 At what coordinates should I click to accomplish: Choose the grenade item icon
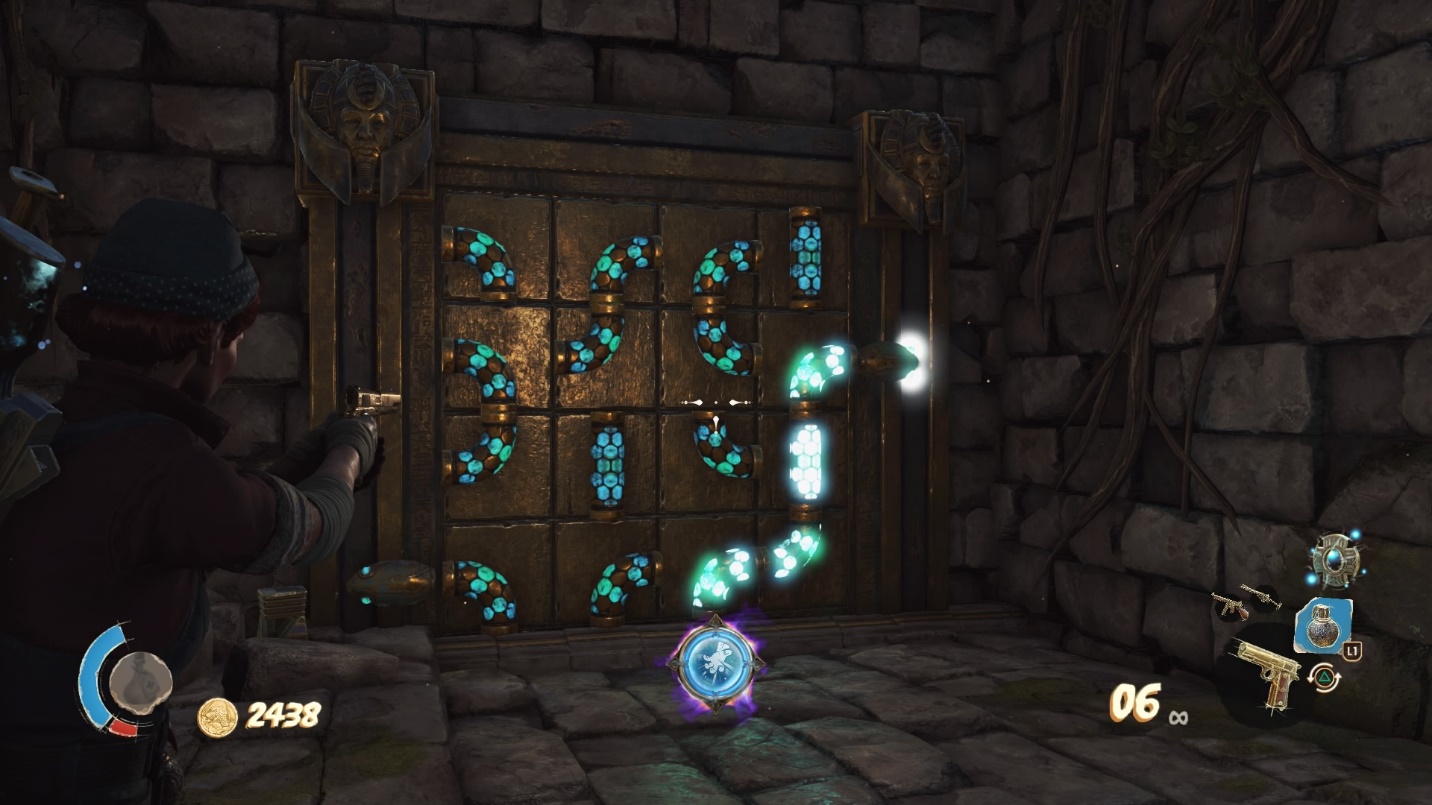click(x=1322, y=626)
